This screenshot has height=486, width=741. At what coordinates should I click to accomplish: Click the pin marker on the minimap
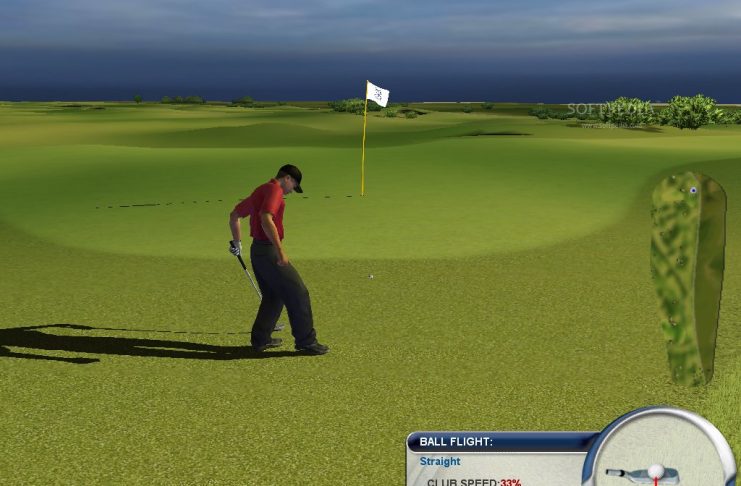tap(692, 189)
